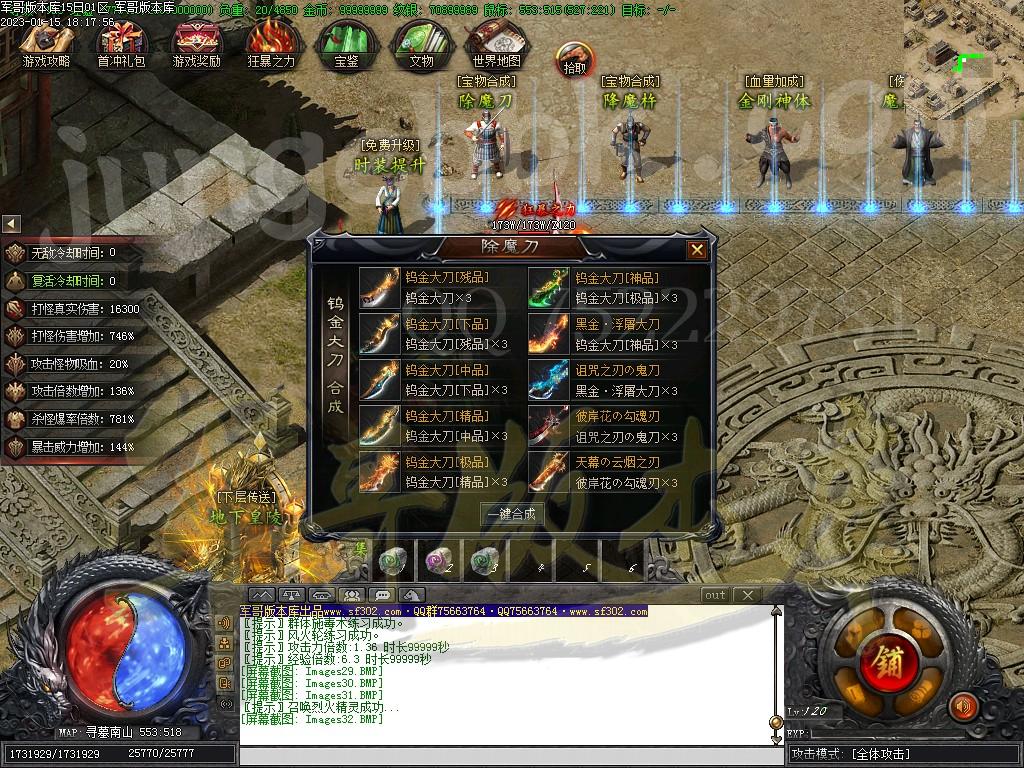Viewport: 1024px width, 768px height.
Task: Click the 一键合成 one-click craft button
Action: (x=511, y=514)
